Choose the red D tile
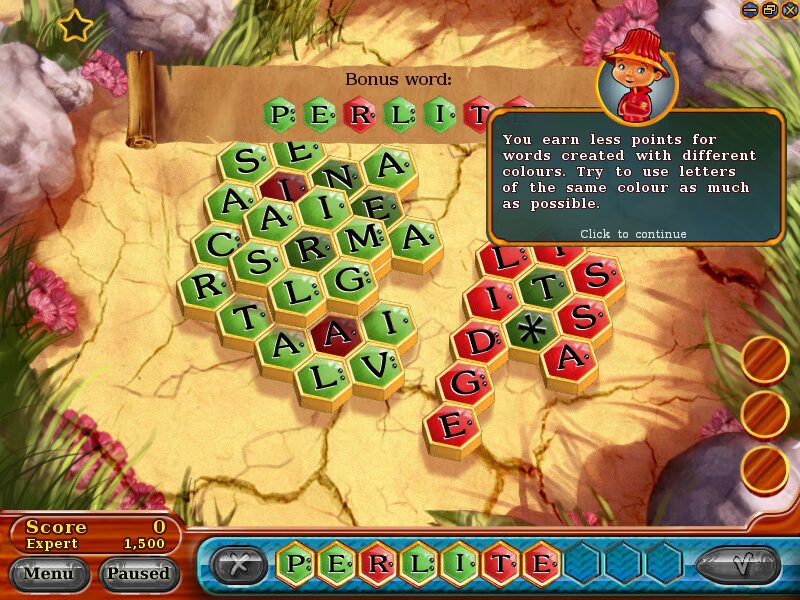Viewport: 800px width, 600px height. (480, 339)
